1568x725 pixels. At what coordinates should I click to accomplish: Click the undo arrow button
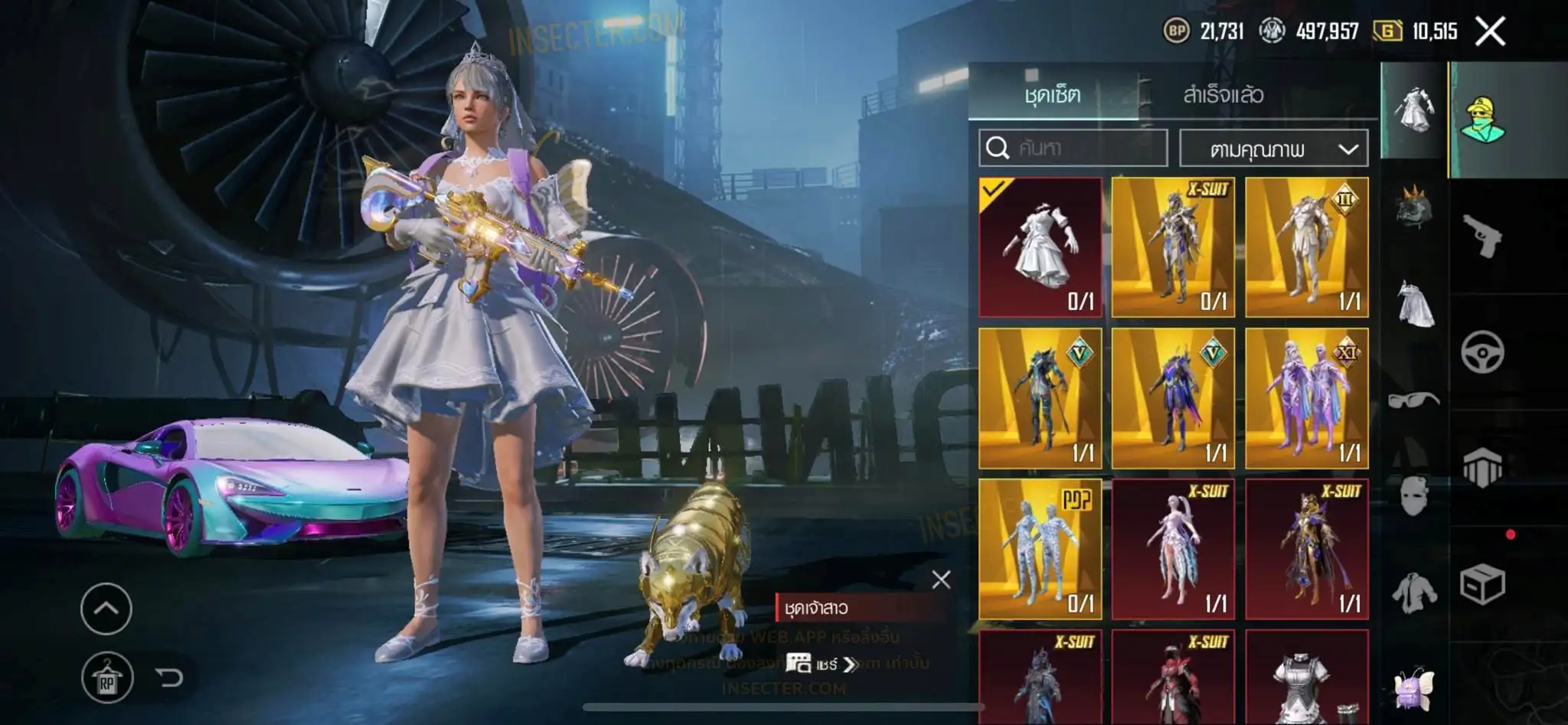(169, 678)
